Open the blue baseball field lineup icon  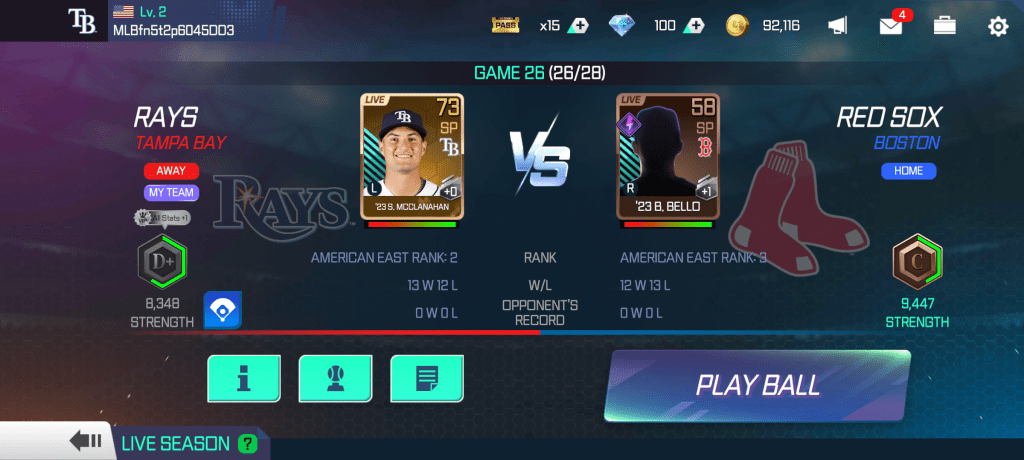tap(223, 311)
